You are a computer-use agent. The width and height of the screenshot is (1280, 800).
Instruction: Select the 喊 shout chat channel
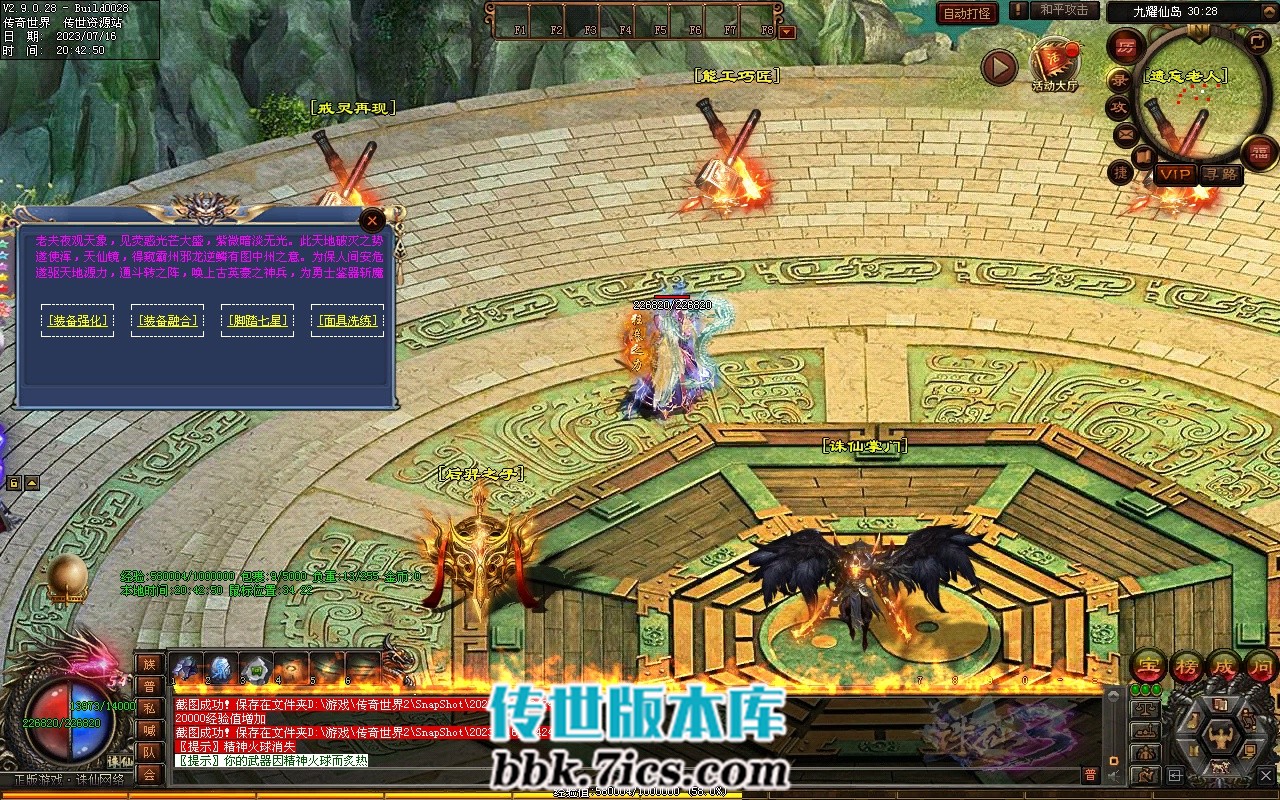click(149, 729)
